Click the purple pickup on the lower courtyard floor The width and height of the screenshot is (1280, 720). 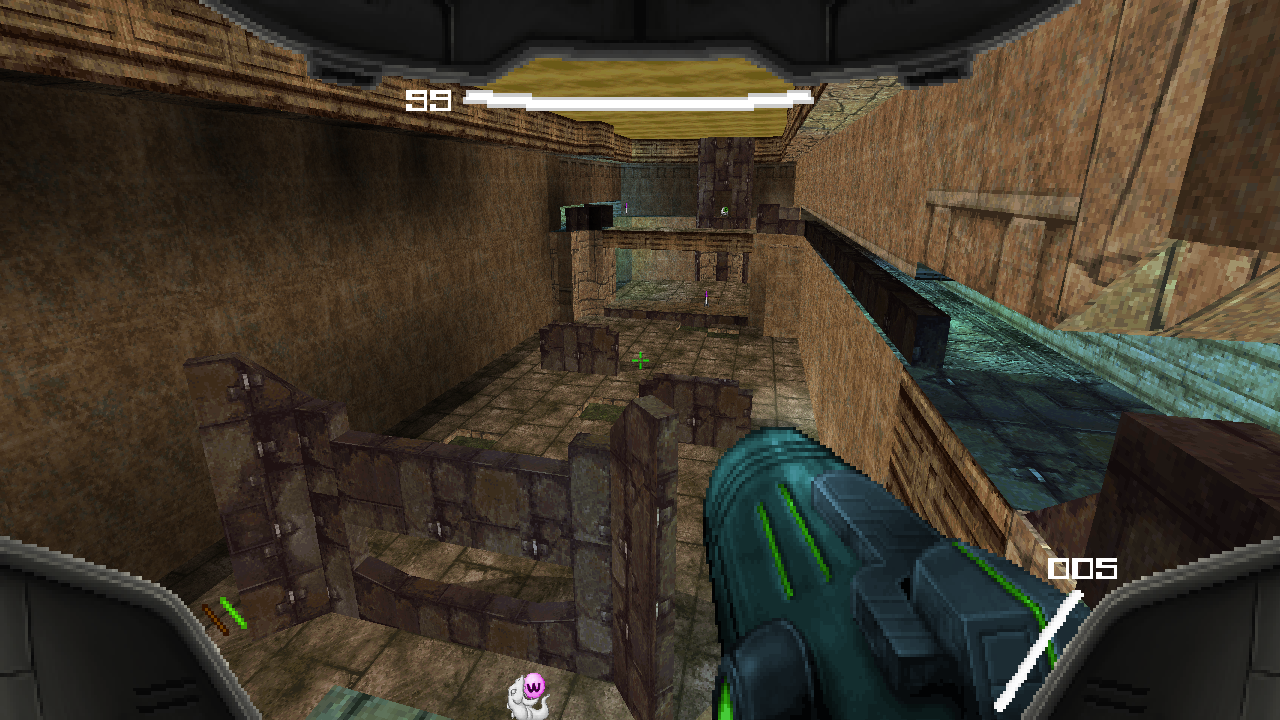point(706,298)
